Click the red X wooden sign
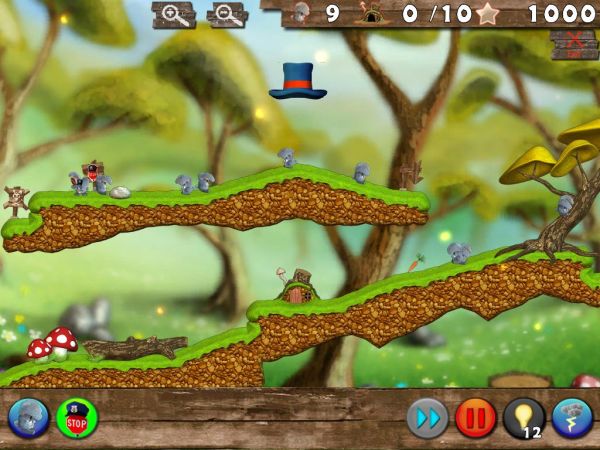600x450 pixels. [573, 45]
